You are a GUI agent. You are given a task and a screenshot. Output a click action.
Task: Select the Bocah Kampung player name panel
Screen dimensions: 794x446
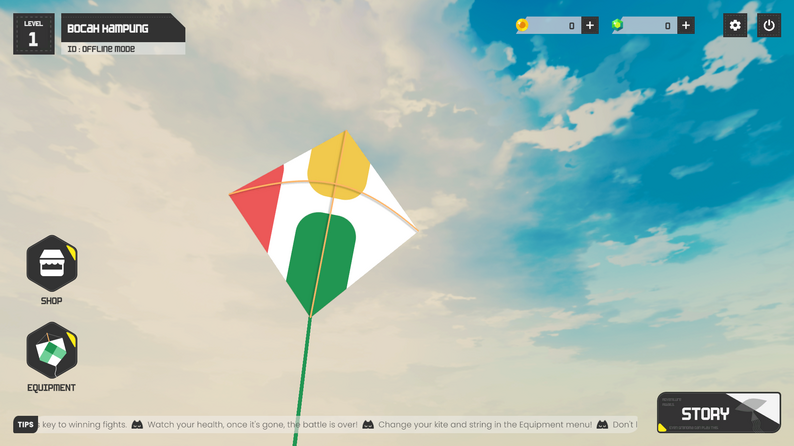[x=123, y=28]
